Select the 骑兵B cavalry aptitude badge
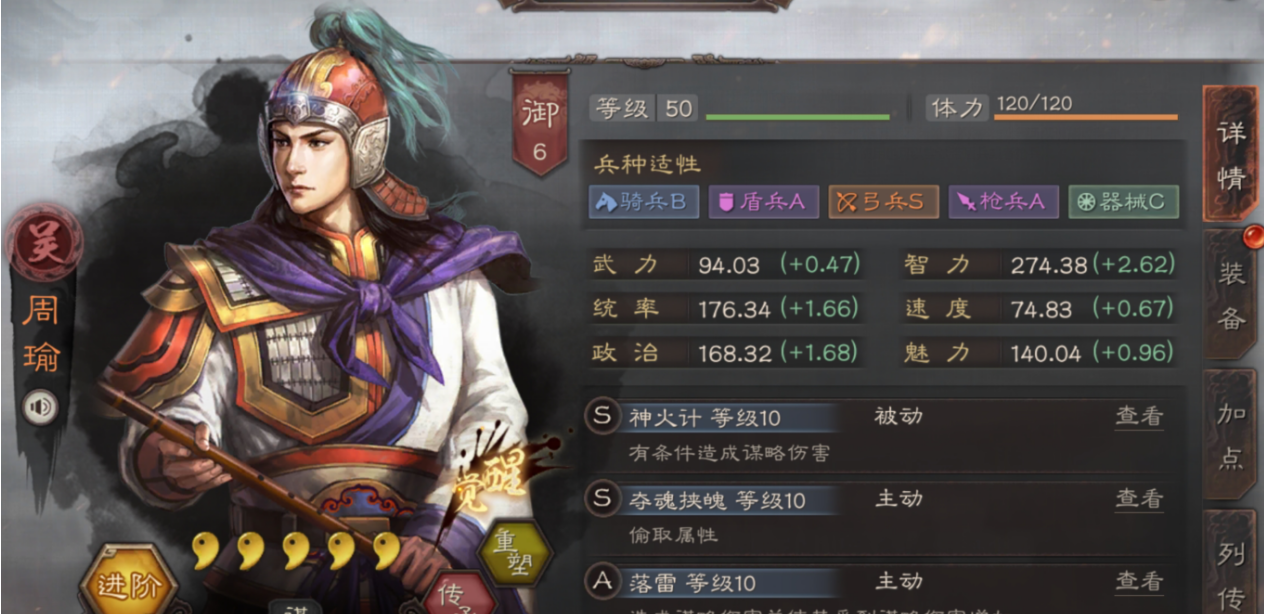Screen dimensions: 1264x614 click(x=642, y=202)
